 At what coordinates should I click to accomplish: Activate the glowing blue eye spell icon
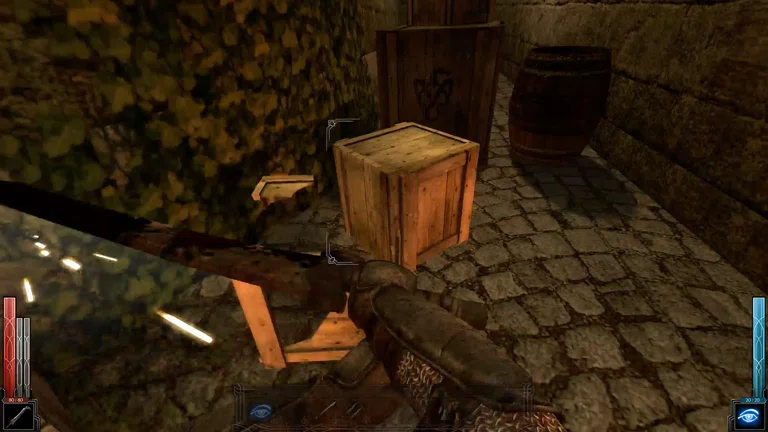748,416
